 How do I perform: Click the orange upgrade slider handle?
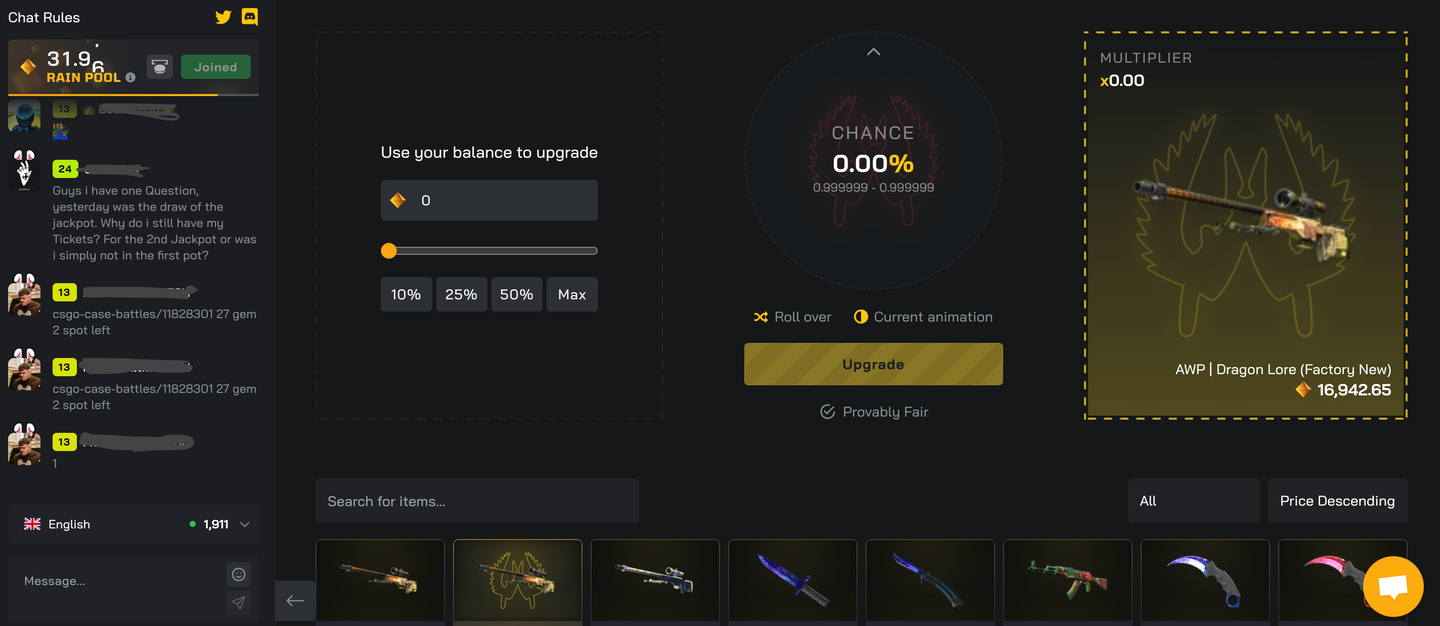tap(389, 251)
